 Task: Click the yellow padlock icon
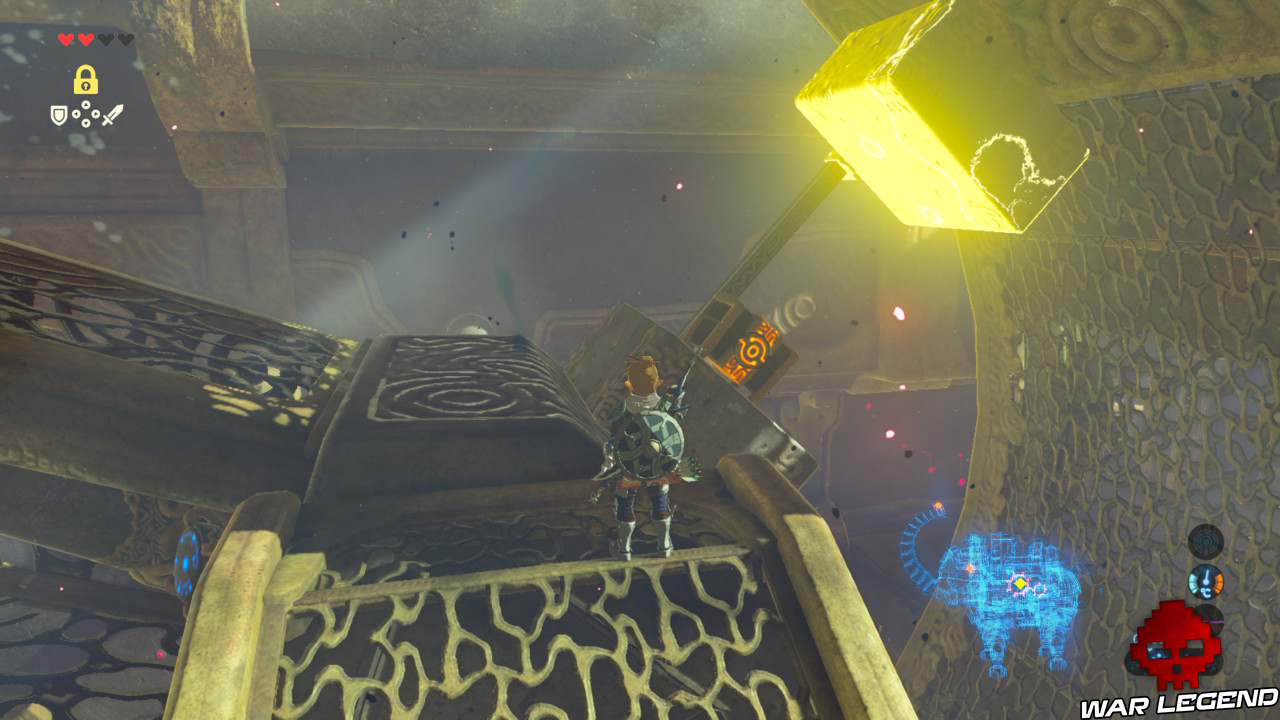tap(86, 80)
